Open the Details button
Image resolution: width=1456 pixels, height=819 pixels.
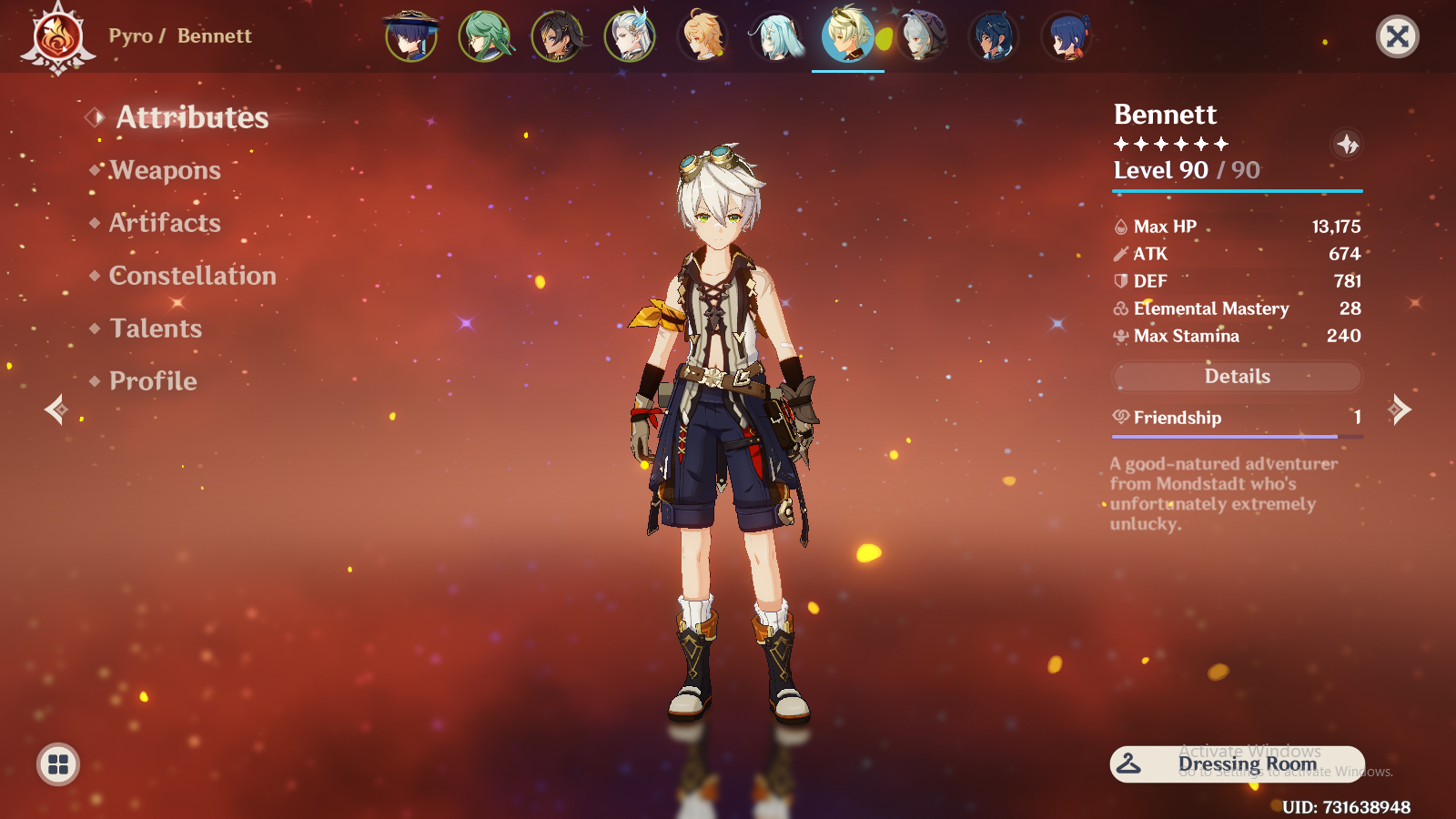tap(1236, 376)
